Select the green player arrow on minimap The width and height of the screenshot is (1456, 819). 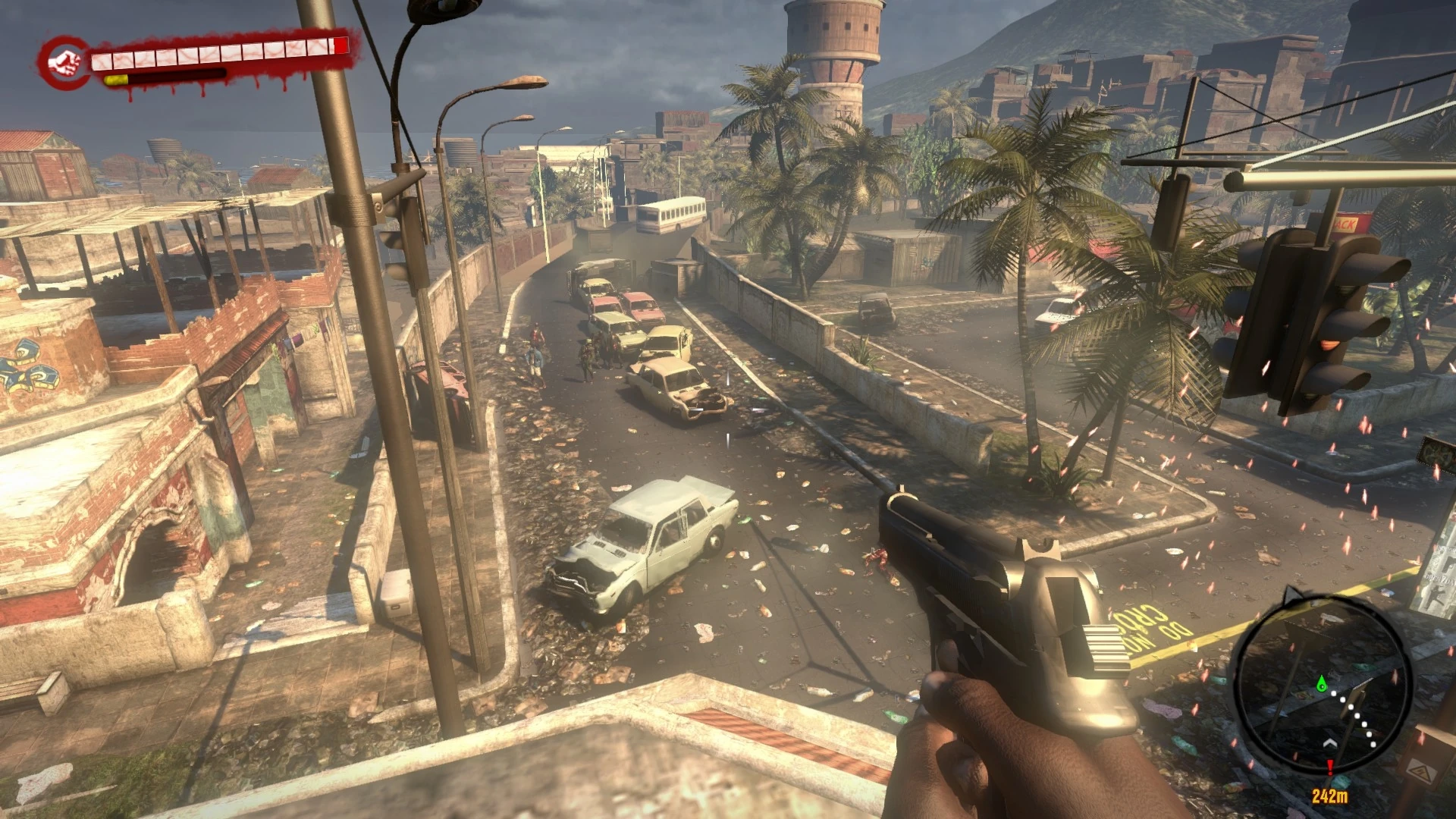click(x=1322, y=683)
